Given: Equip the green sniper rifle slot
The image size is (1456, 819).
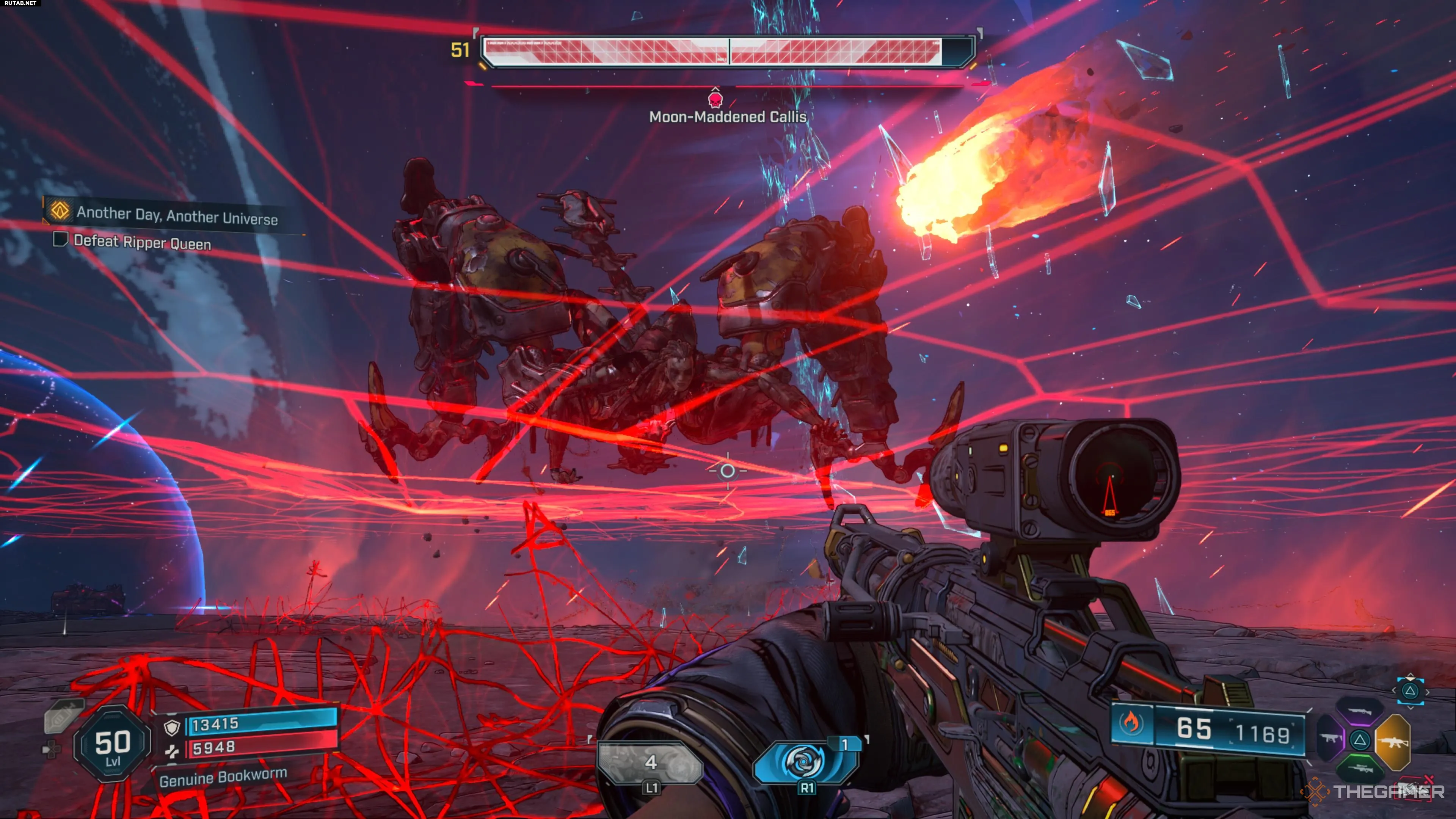Looking at the screenshot, I should pyautogui.click(x=1360, y=769).
